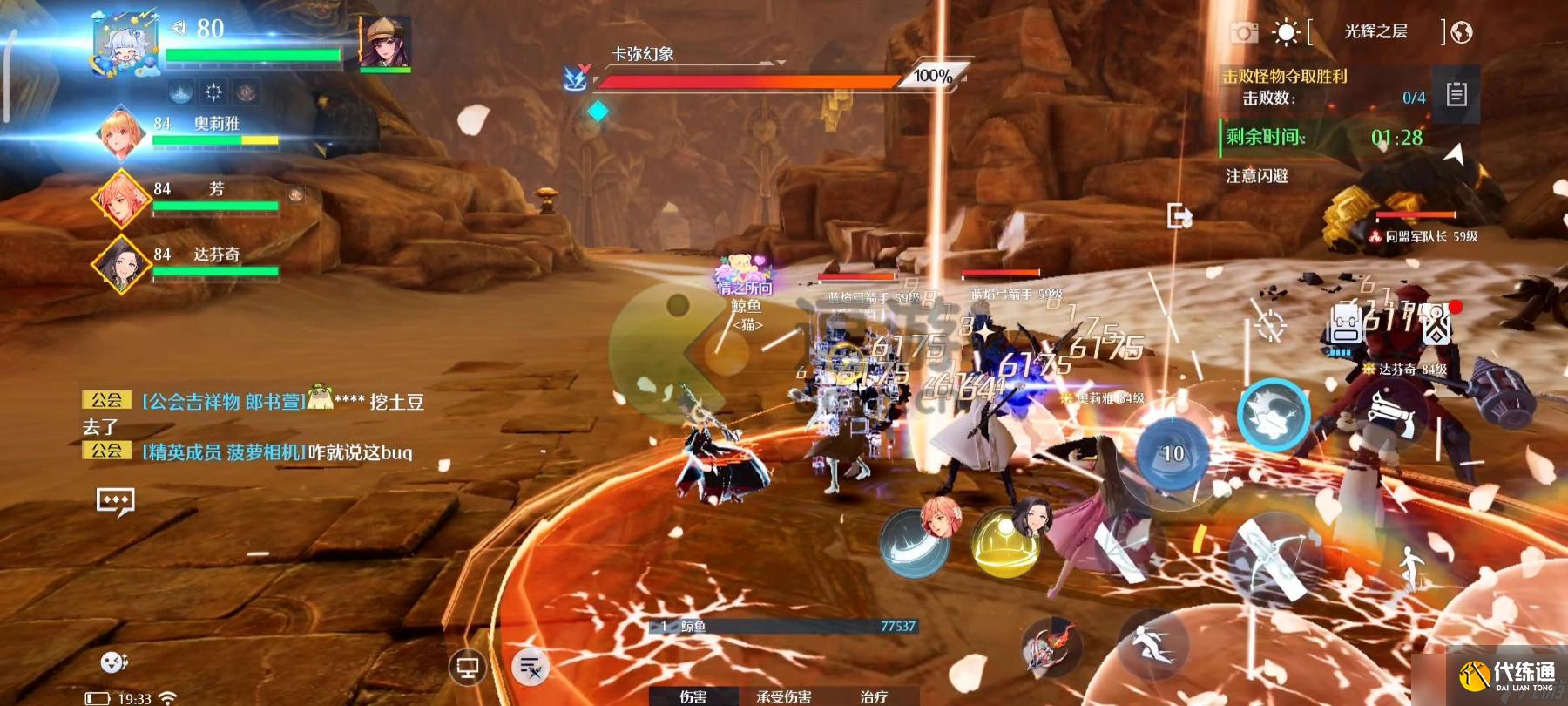Open the quest objective notes icon
The height and width of the screenshot is (706, 1568).
tap(1456, 94)
